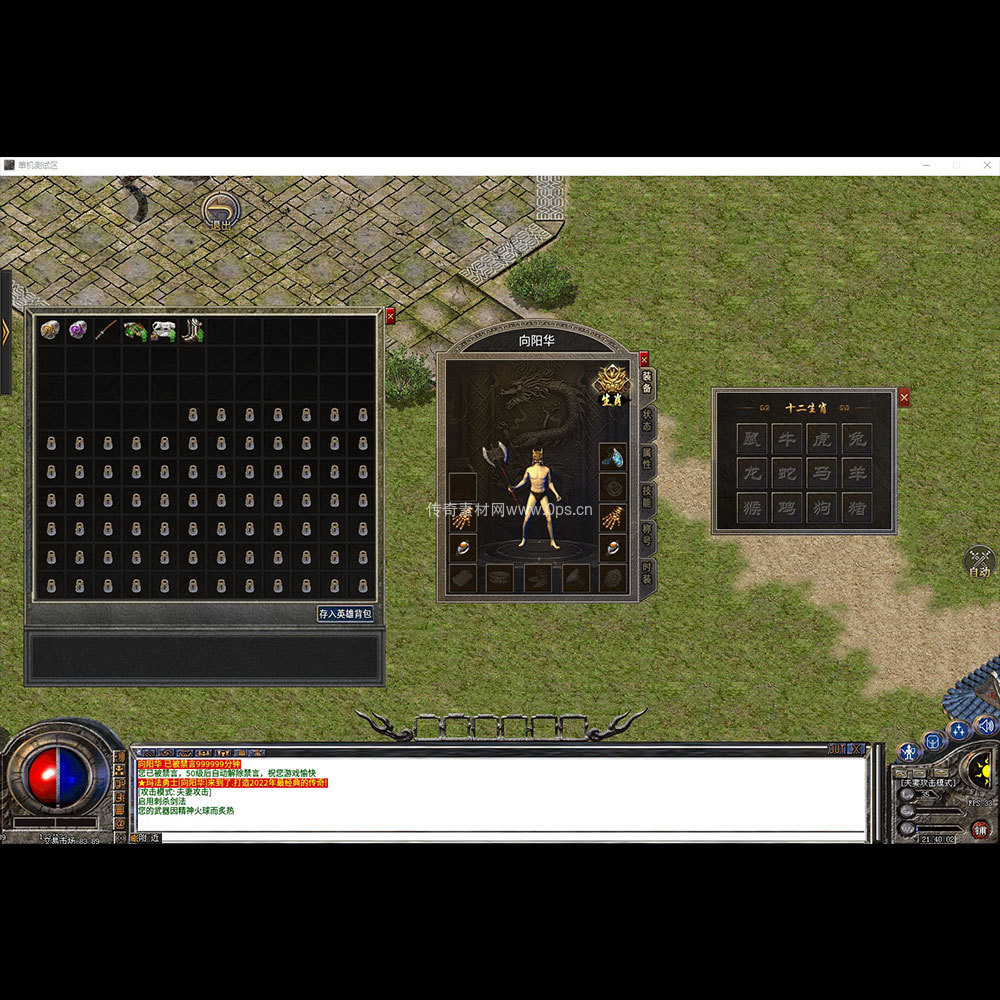Select the wooden staff item in the bag
This screenshot has width=1000, height=1000.
(x=106, y=330)
